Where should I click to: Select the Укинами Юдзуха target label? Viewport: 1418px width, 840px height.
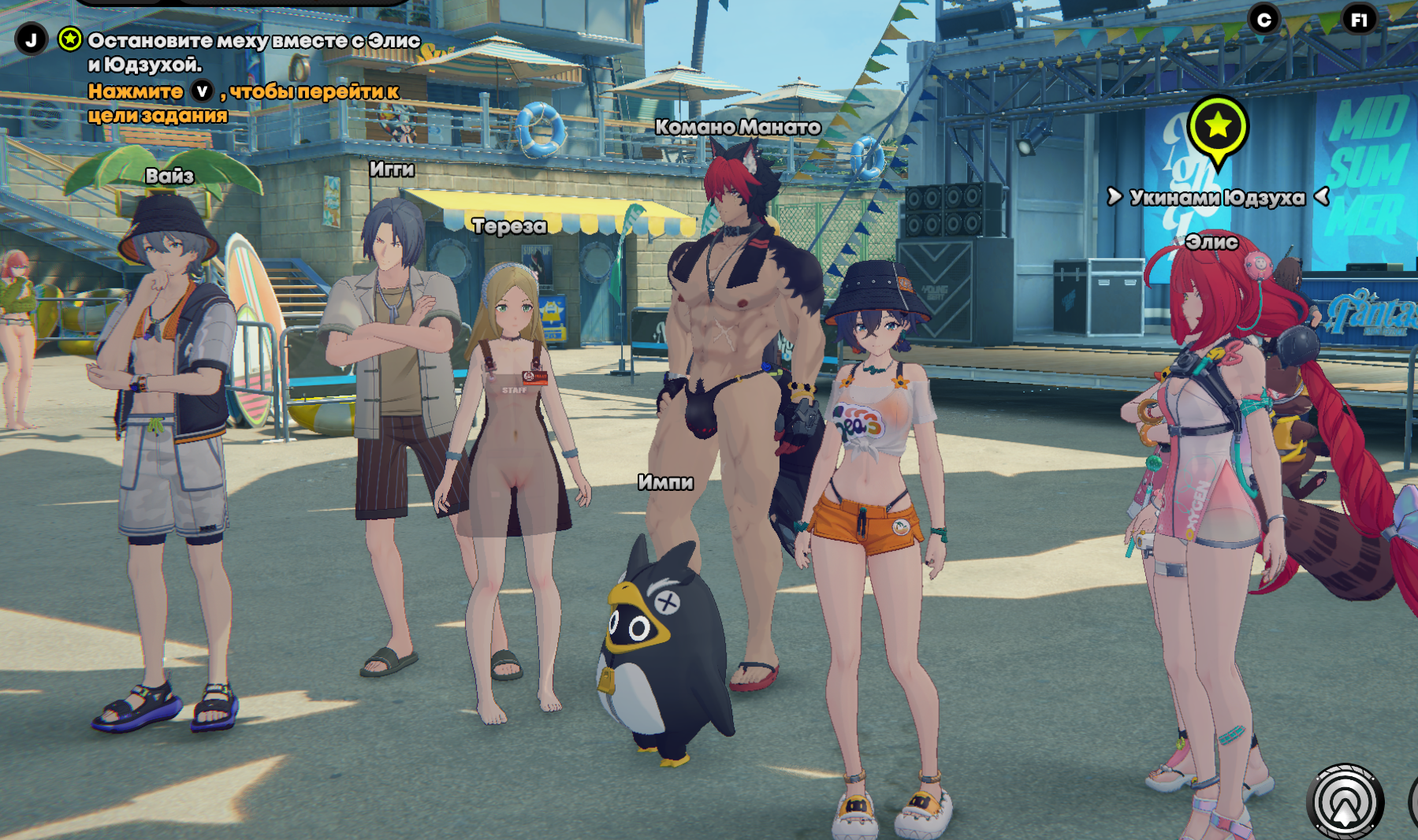coord(1217,197)
